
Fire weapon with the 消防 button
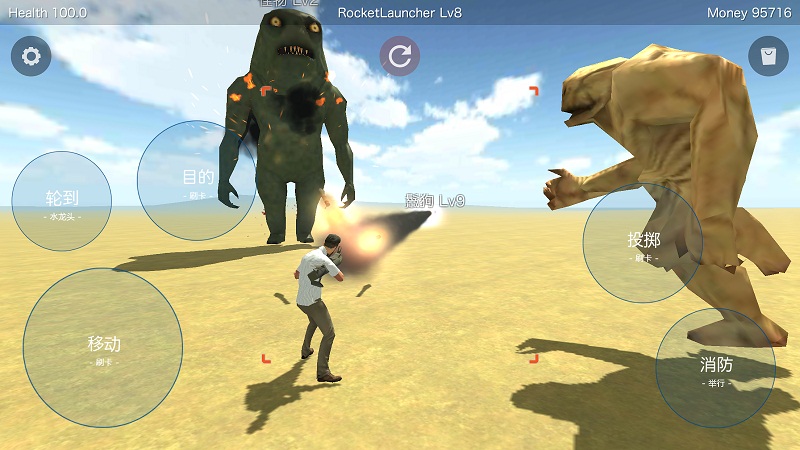(716, 368)
